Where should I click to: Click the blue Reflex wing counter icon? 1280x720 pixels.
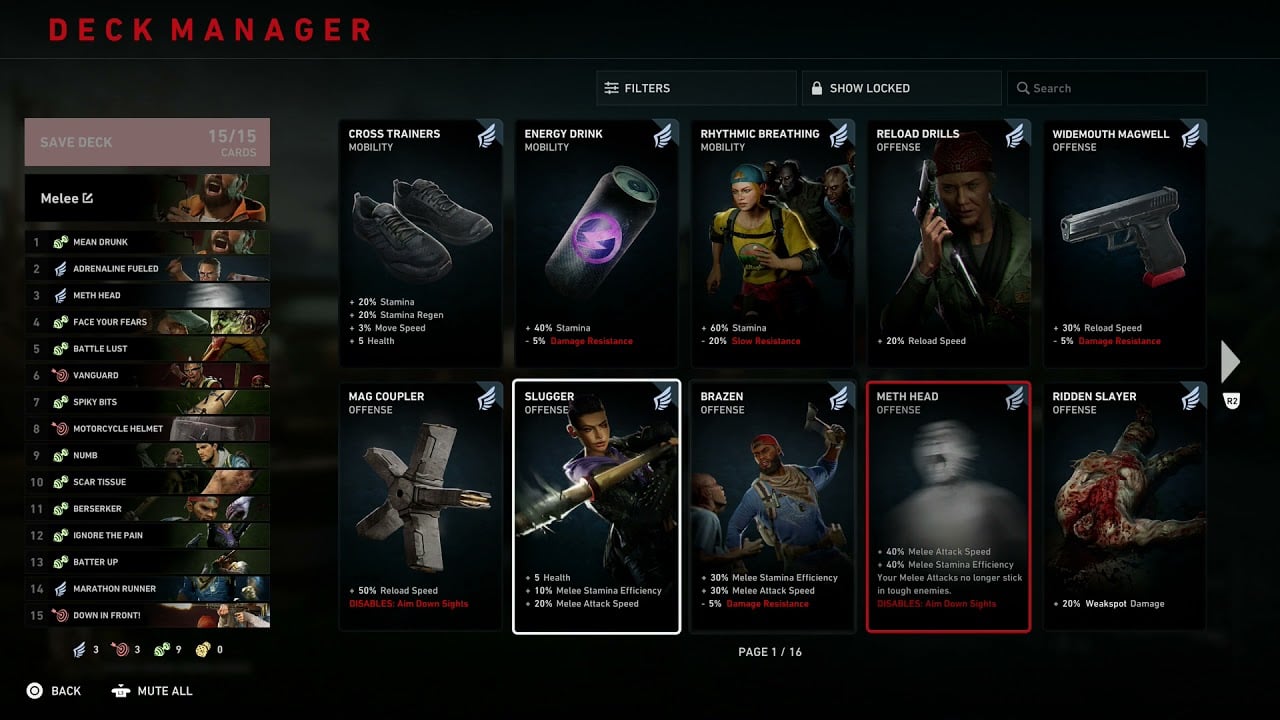80,650
